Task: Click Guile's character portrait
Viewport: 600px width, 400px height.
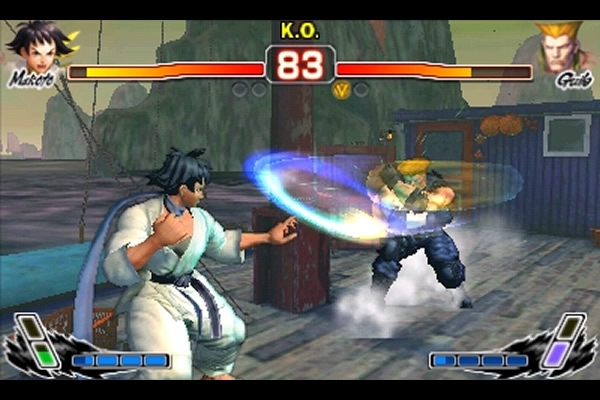Action: (x=562, y=47)
